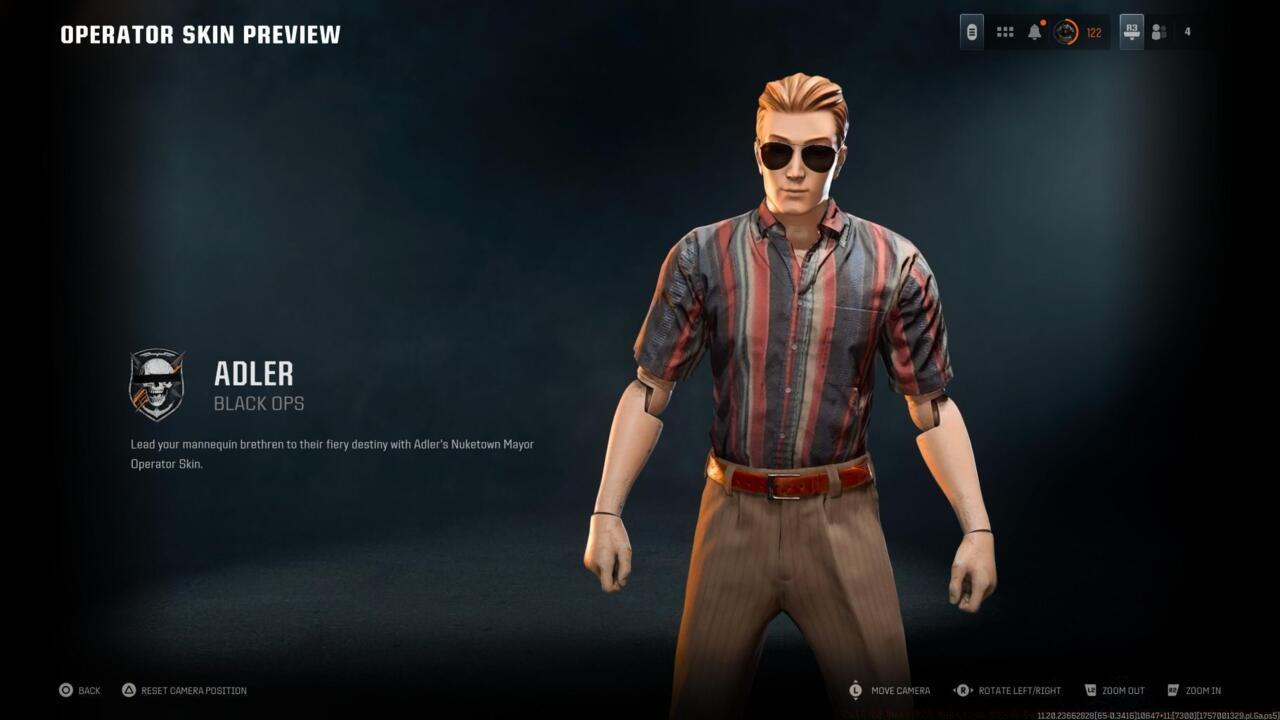The height and width of the screenshot is (720, 1280).
Task: Open the notifications bell icon
Action: [x=1033, y=31]
